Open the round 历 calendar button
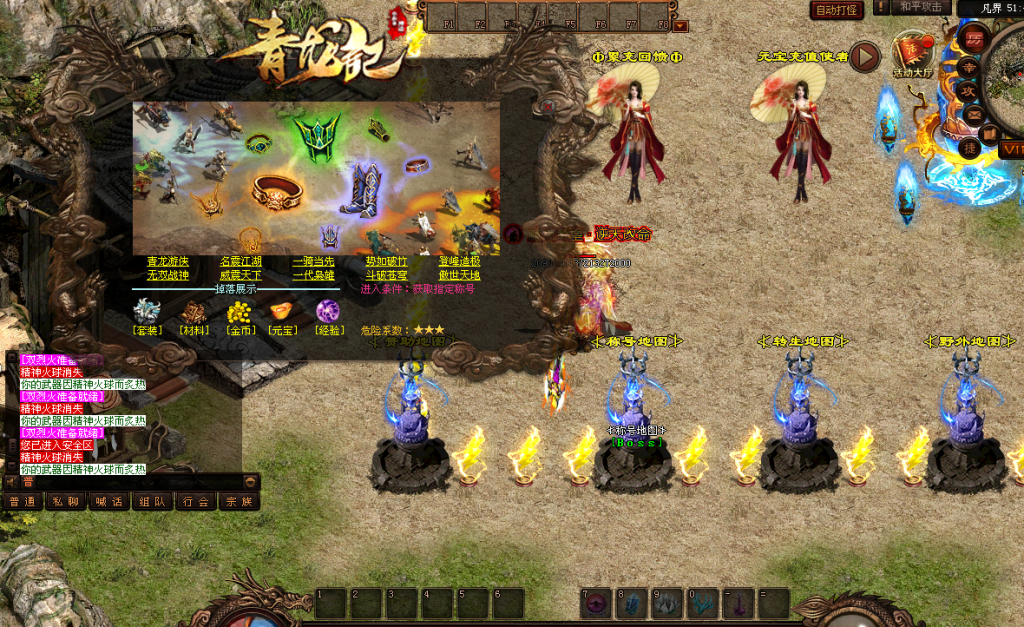 pos(975,39)
